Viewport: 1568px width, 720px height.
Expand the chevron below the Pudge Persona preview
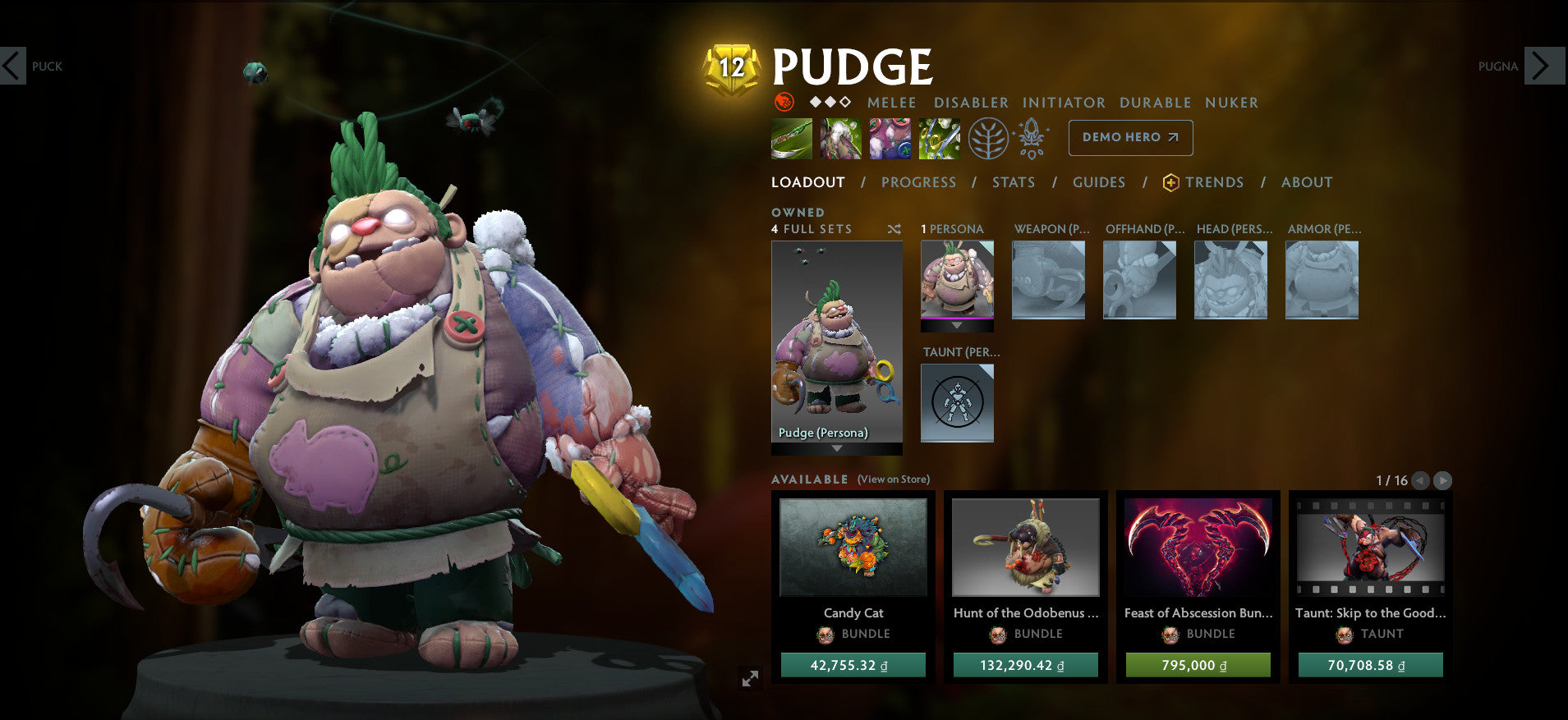[x=836, y=447]
